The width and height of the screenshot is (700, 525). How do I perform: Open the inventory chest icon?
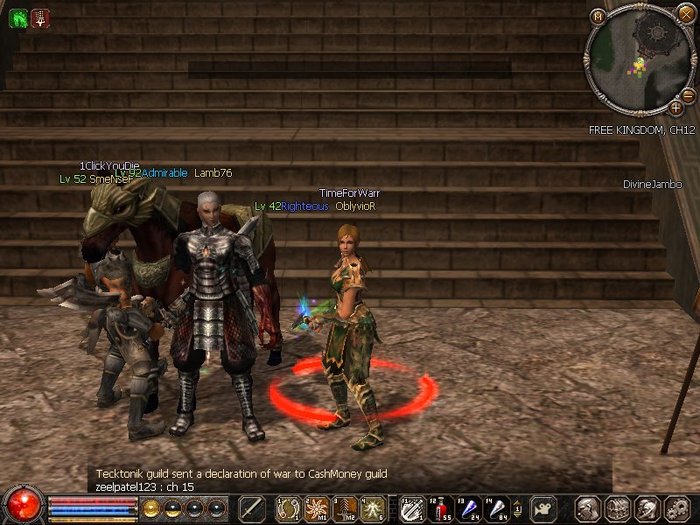pyautogui.click(x=616, y=509)
